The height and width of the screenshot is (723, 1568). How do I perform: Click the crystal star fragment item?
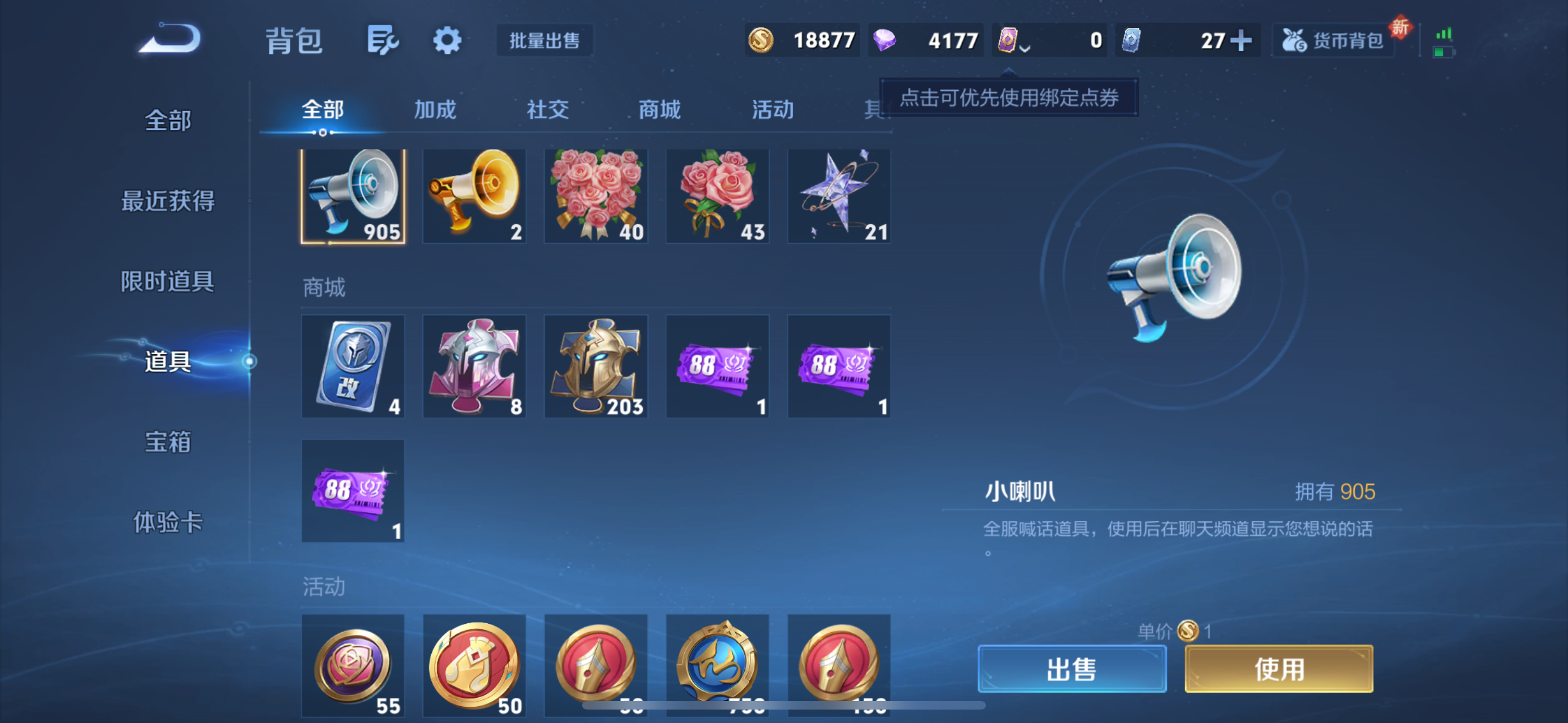(x=839, y=196)
